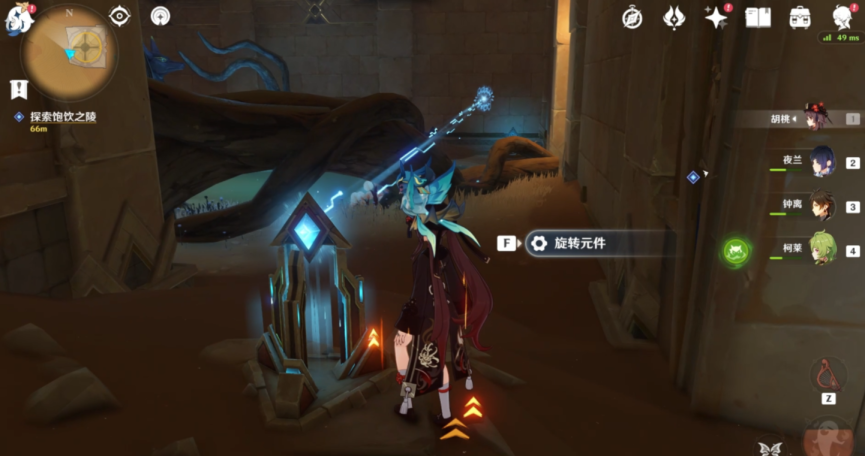Open the adventurer handbook book icon
Screen dimensions: 865x456
click(758, 17)
